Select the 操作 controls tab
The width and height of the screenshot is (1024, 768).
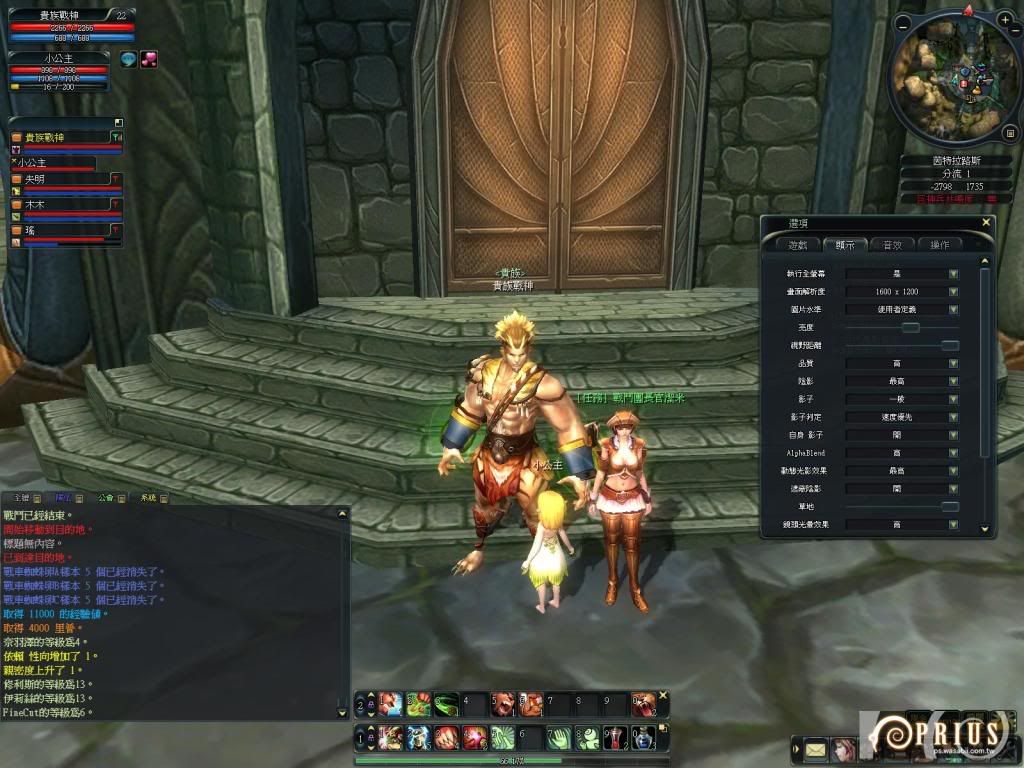tap(940, 244)
